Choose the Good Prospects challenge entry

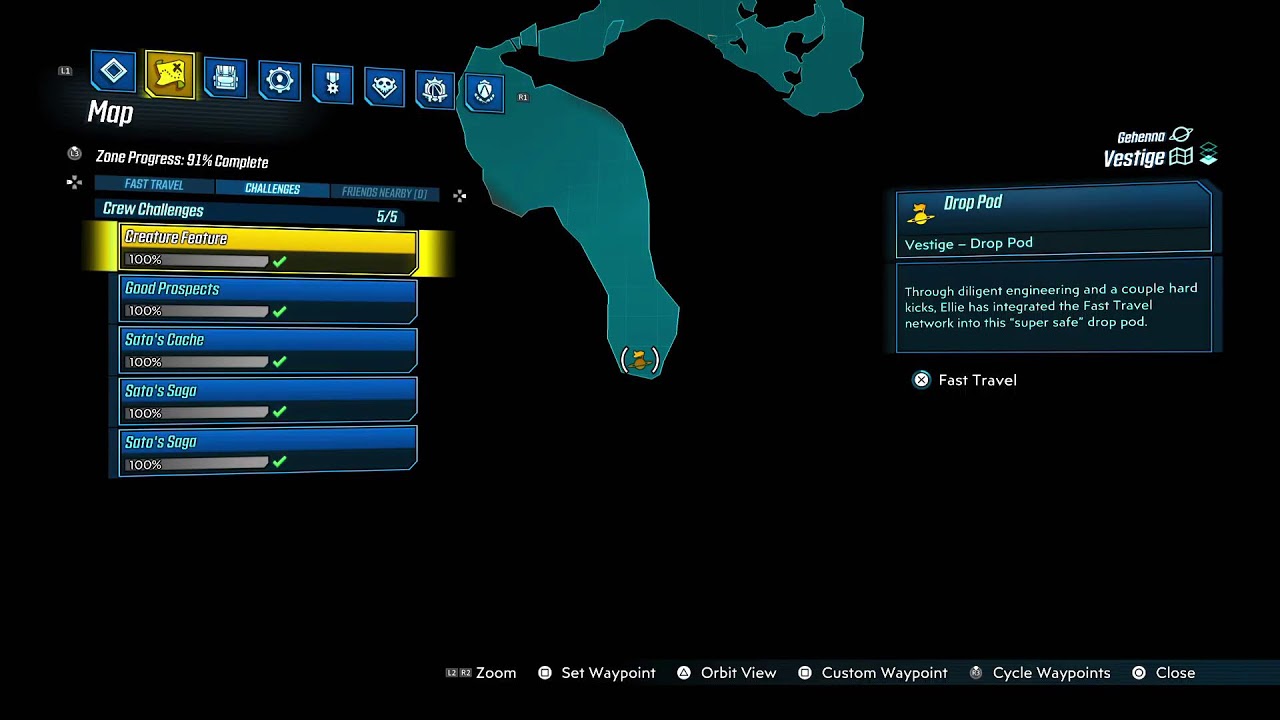point(268,299)
